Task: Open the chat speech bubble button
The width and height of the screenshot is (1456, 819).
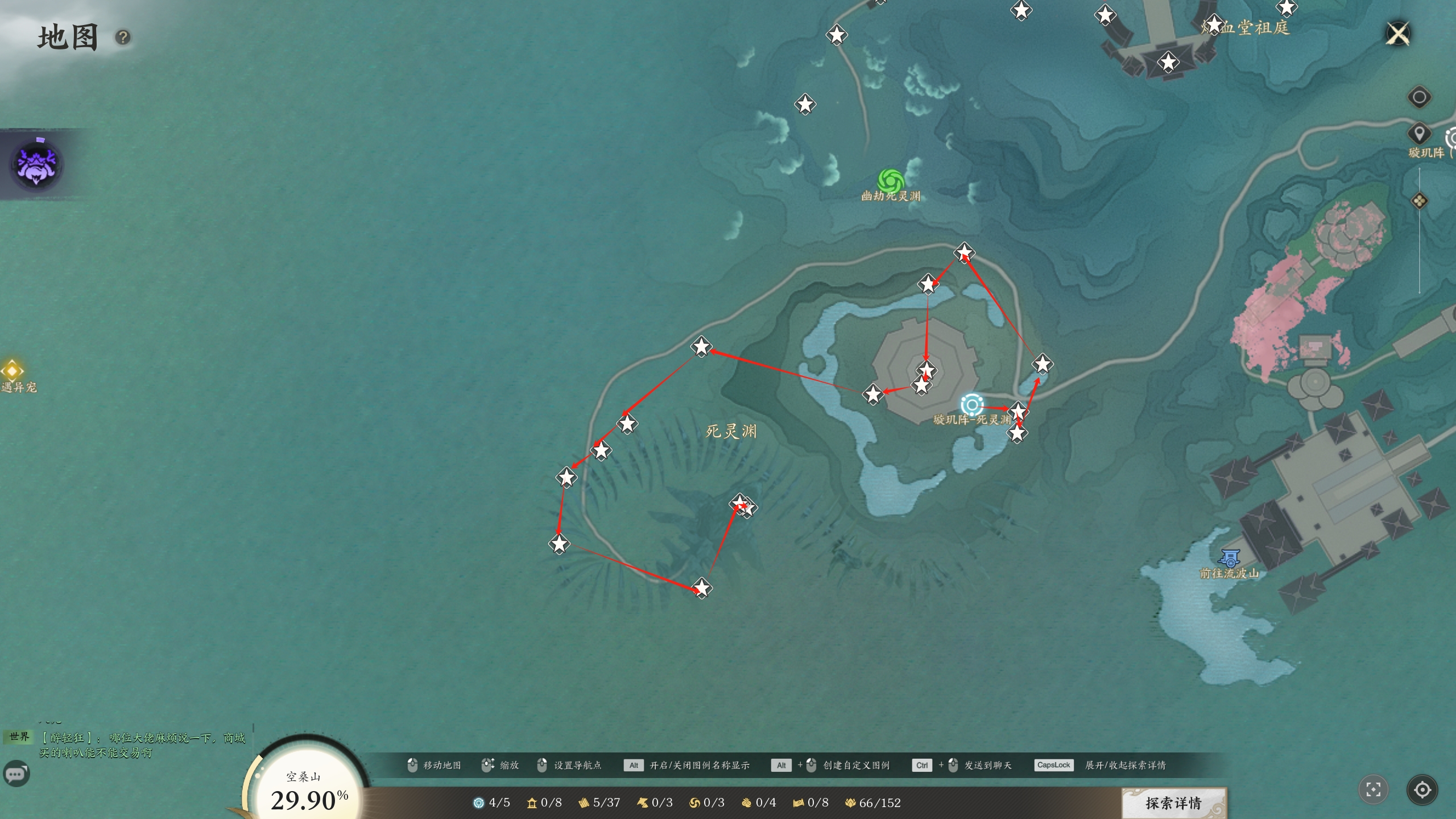Action: pos(16,774)
